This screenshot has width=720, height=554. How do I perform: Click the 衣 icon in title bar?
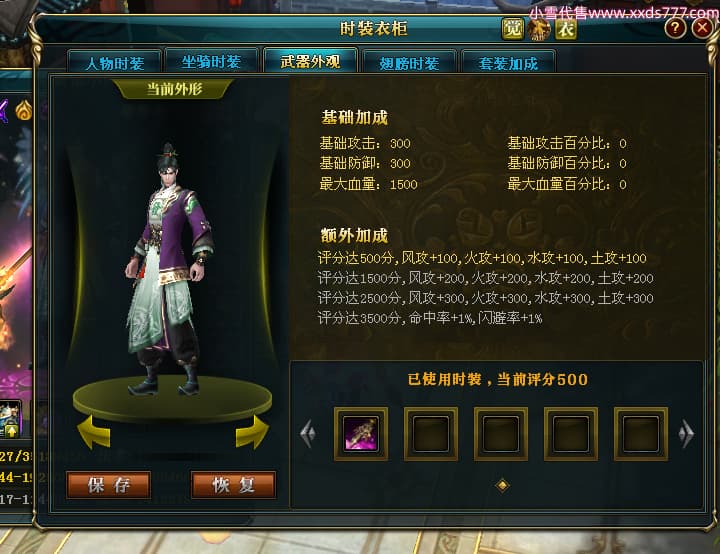566,28
